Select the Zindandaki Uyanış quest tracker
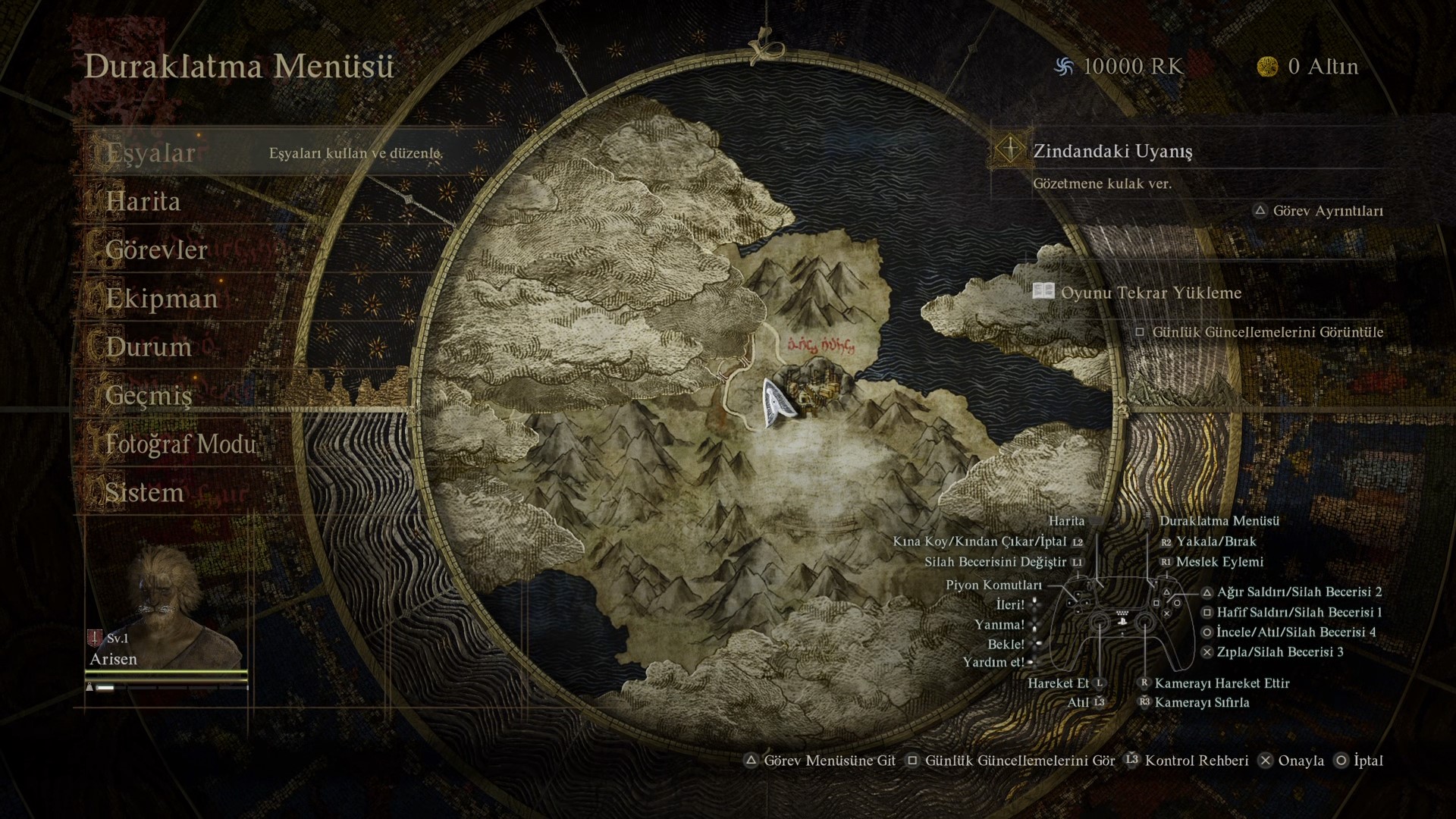The width and height of the screenshot is (1456, 819). (1112, 151)
